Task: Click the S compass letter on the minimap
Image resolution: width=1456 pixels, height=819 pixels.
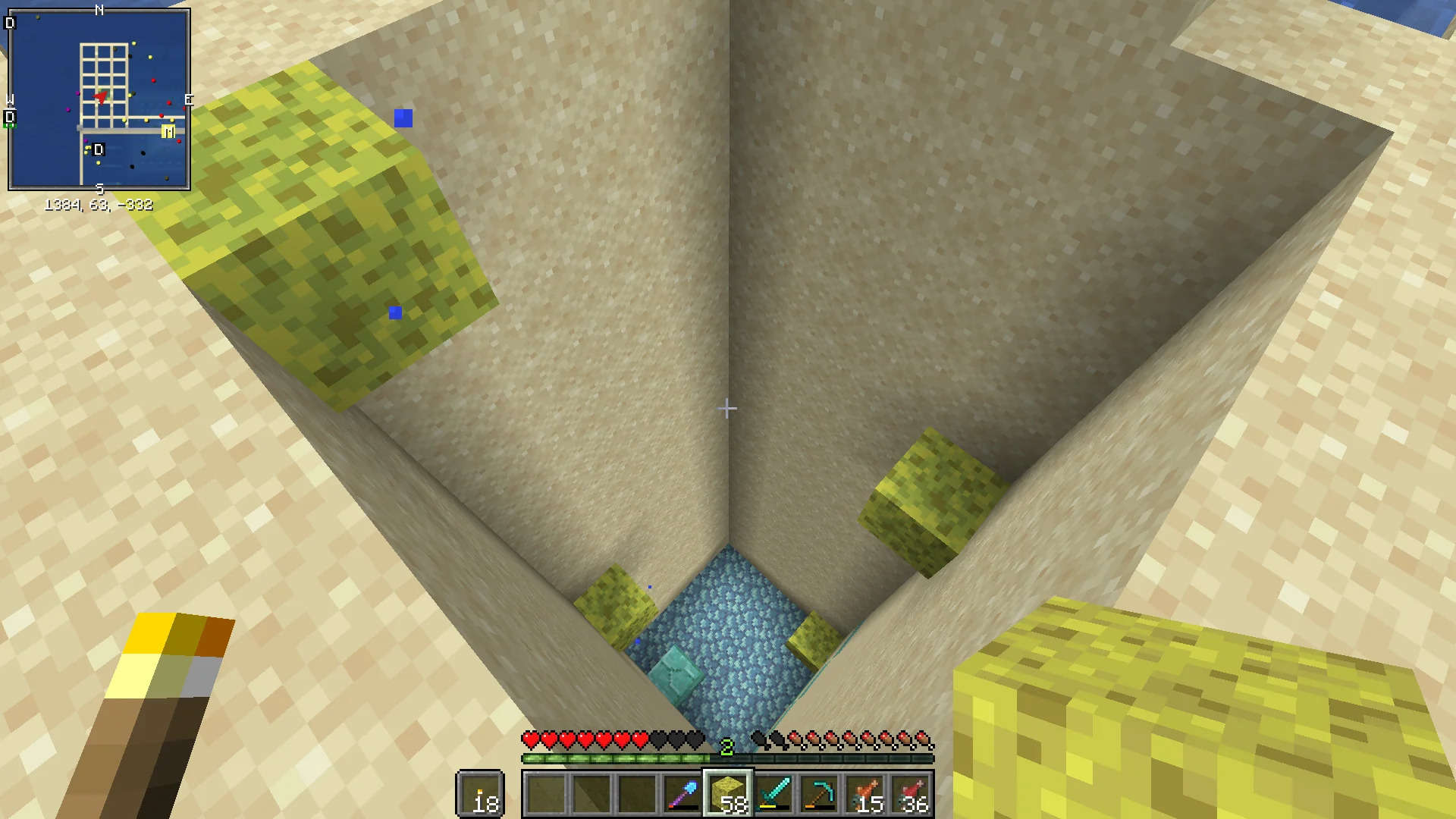Action: [99, 188]
